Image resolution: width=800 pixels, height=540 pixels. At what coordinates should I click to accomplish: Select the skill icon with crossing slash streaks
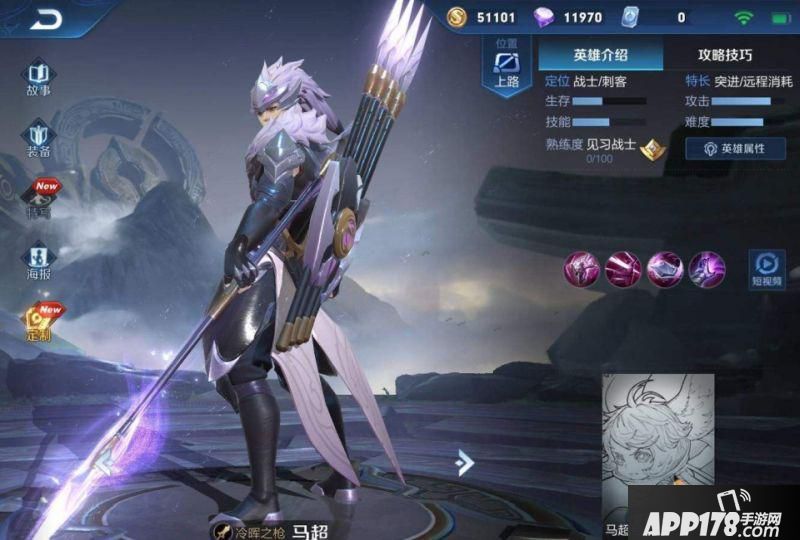pyautogui.click(x=622, y=269)
